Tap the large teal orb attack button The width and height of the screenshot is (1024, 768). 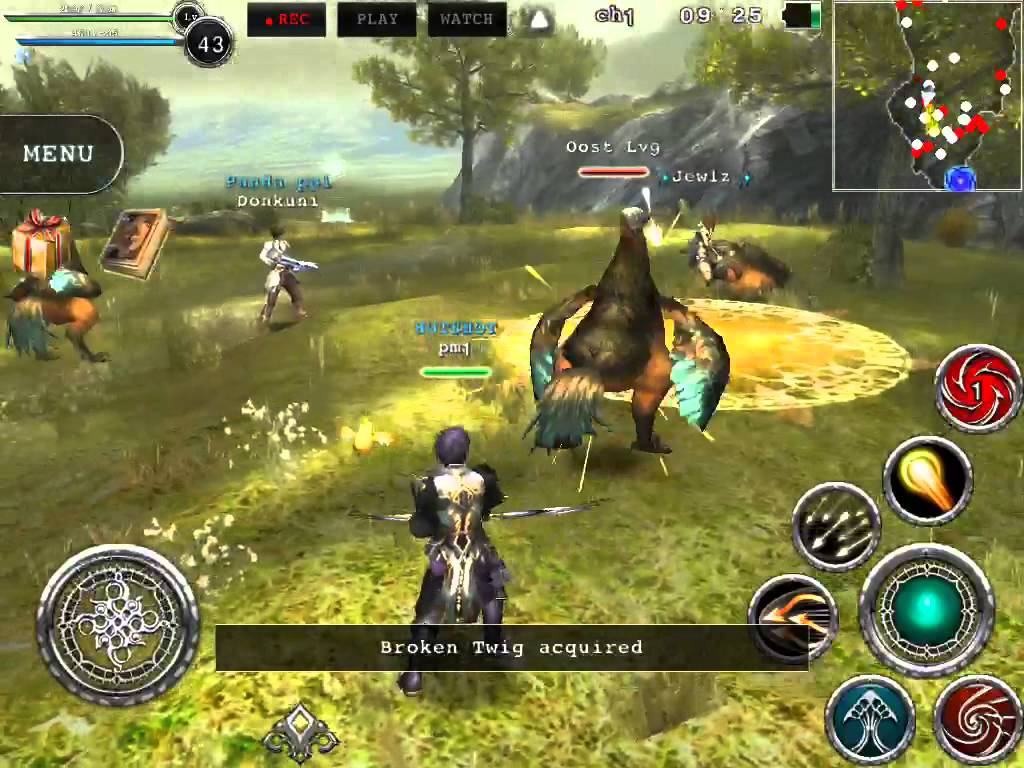click(x=927, y=610)
